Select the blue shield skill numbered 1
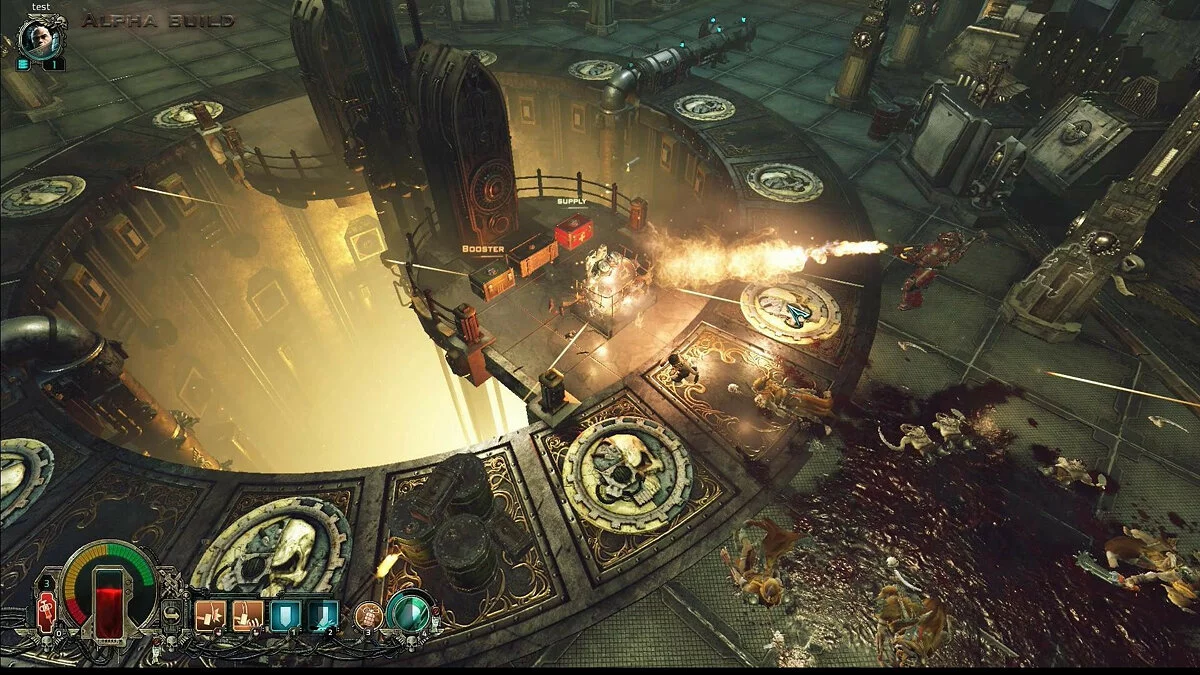Image resolution: width=1200 pixels, height=675 pixels. (285, 615)
